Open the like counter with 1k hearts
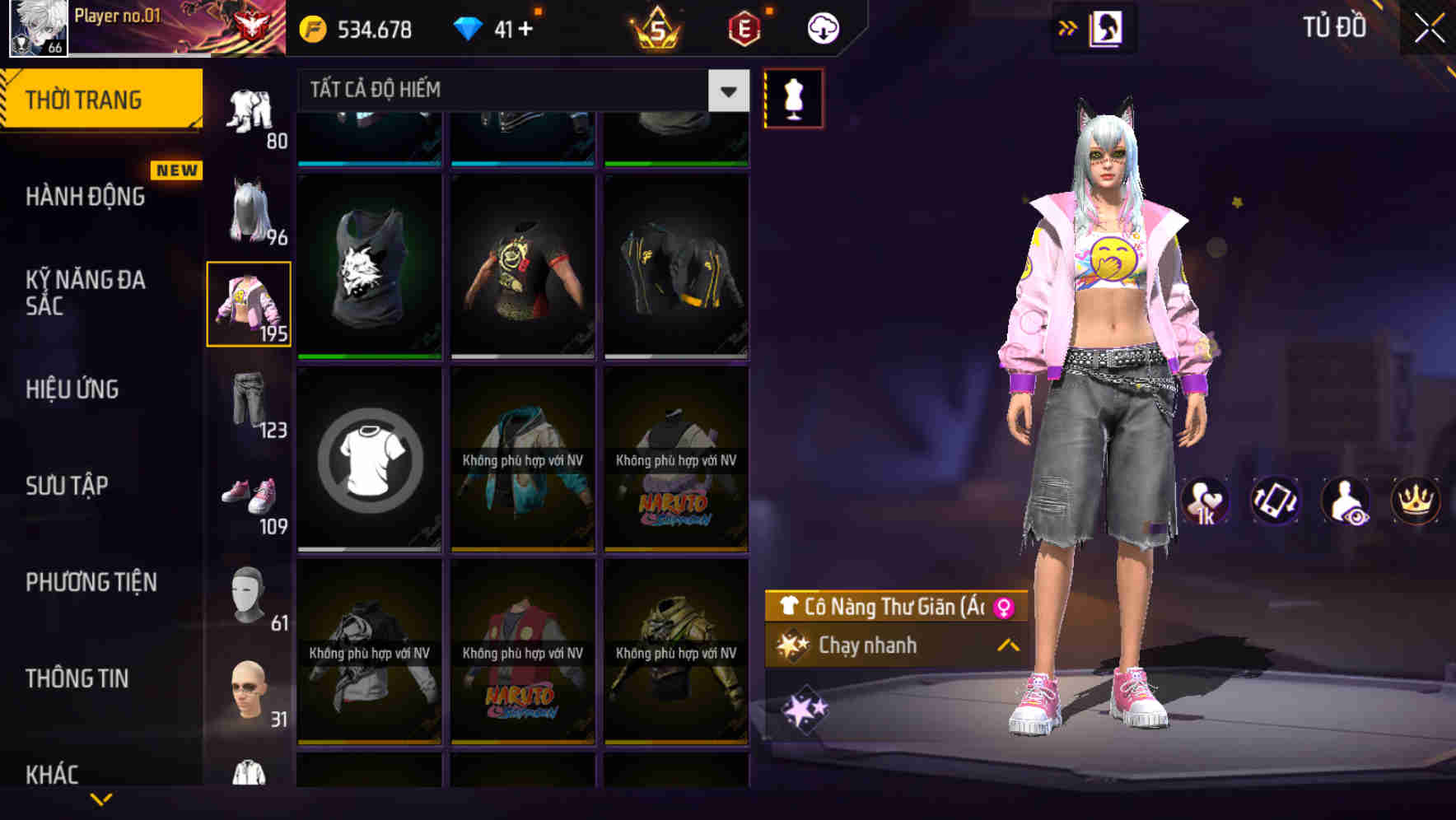Image resolution: width=1456 pixels, height=820 pixels. [1206, 501]
